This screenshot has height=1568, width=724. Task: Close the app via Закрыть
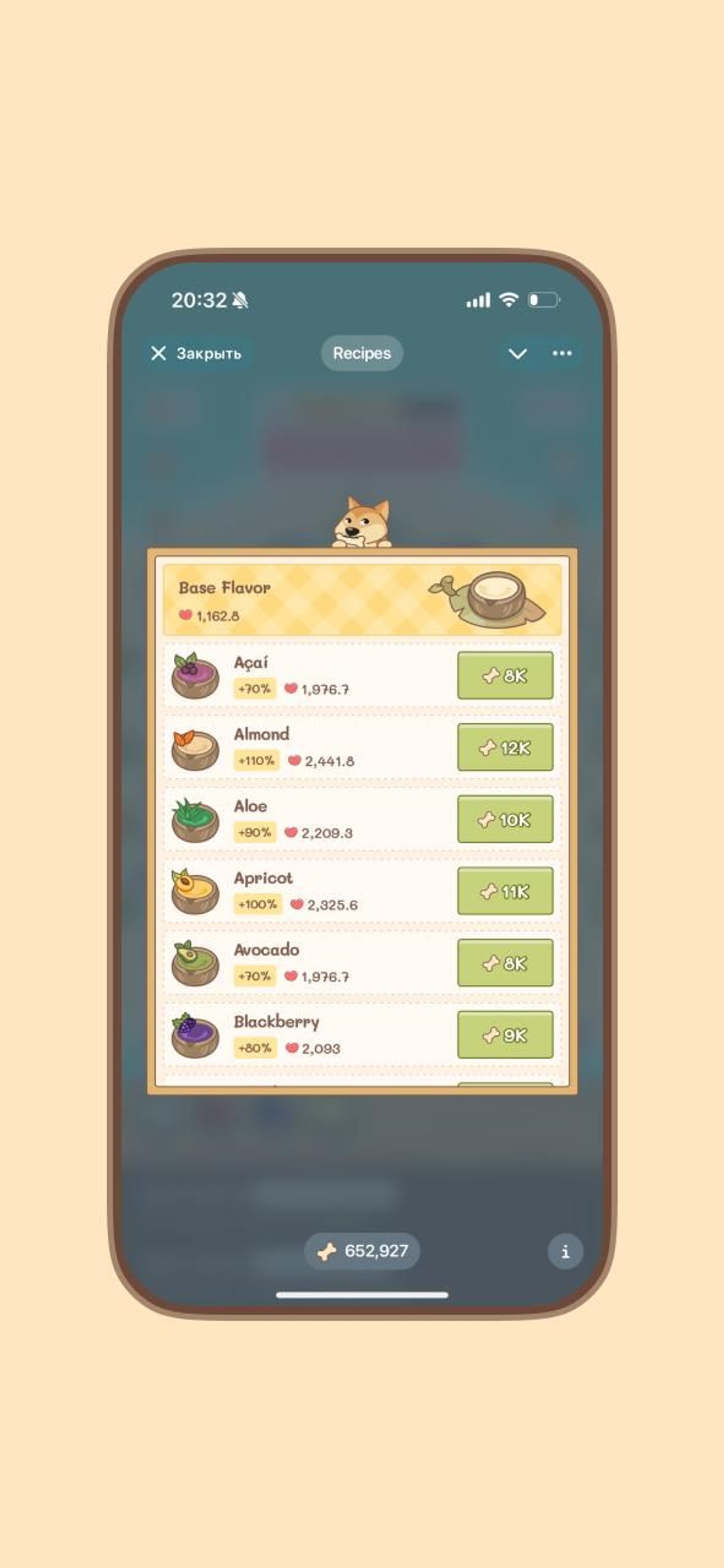click(x=196, y=354)
